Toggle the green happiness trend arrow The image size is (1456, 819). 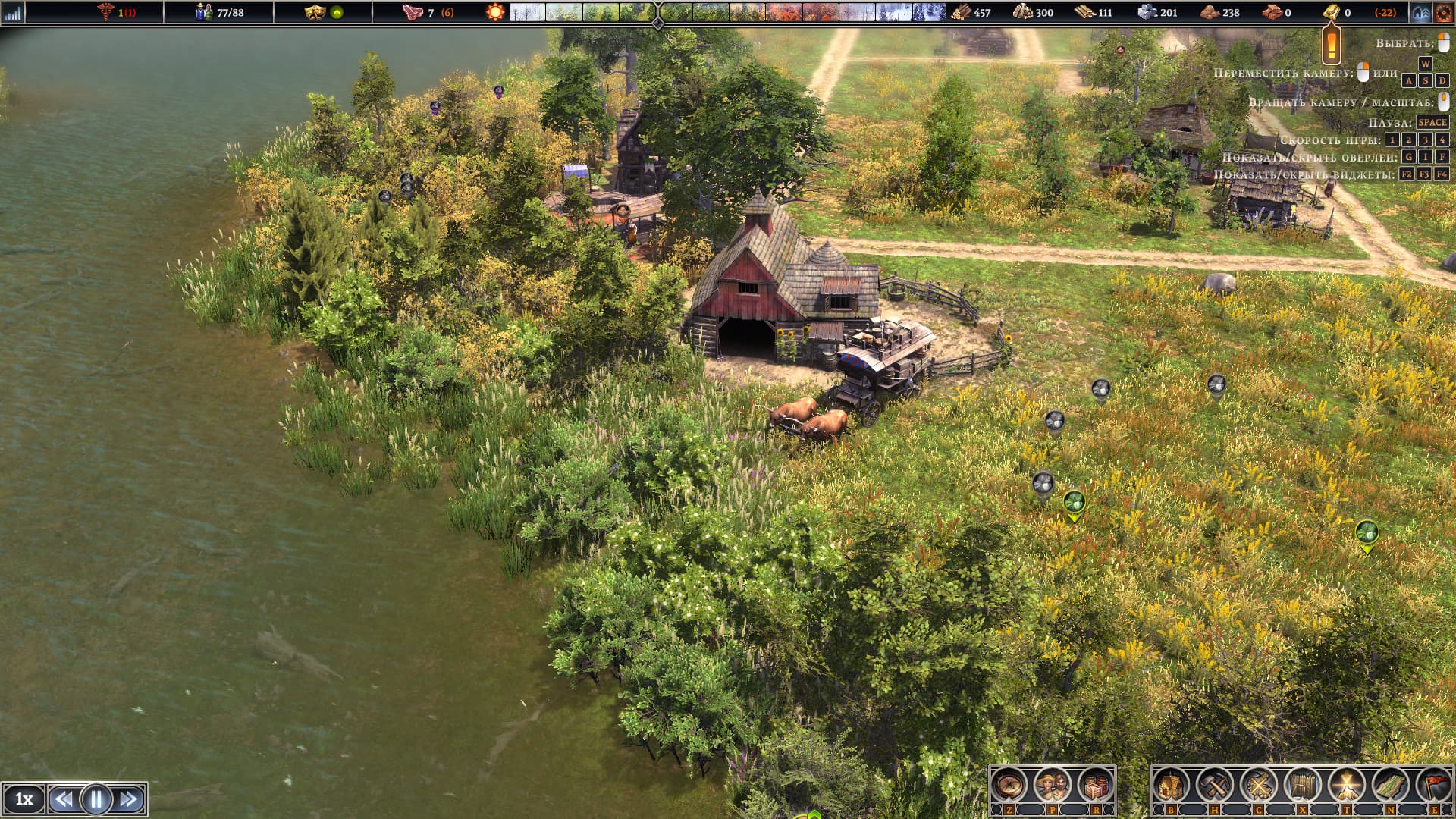click(x=338, y=11)
